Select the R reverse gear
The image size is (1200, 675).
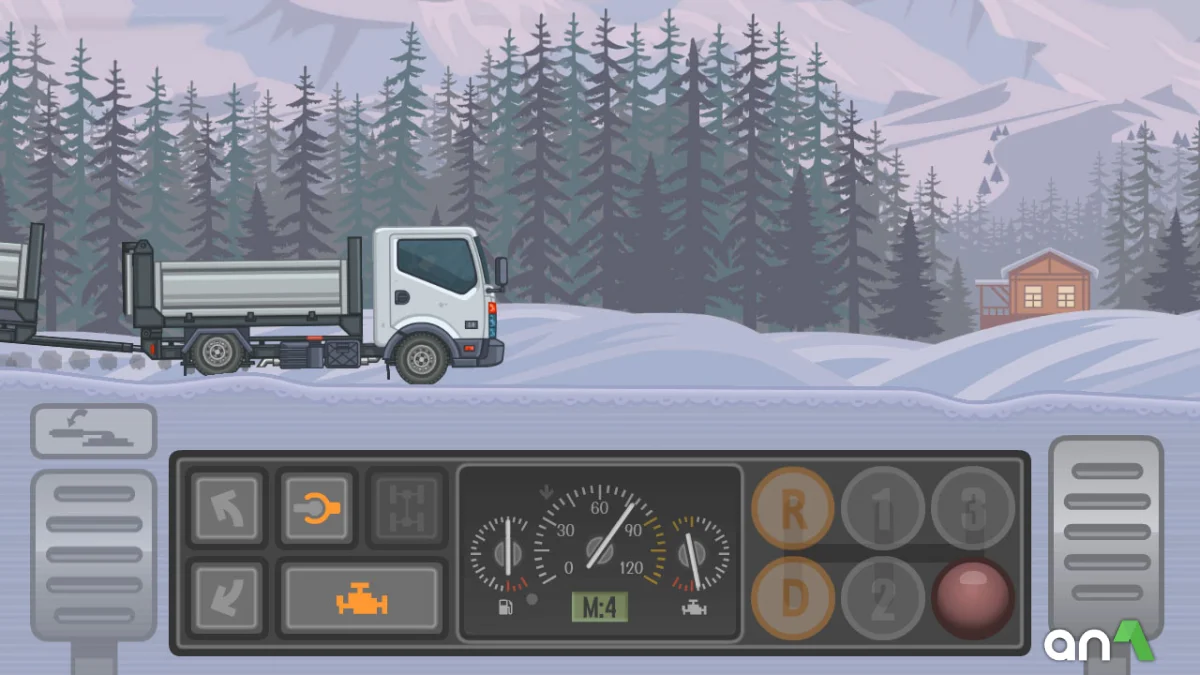point(793,509)
